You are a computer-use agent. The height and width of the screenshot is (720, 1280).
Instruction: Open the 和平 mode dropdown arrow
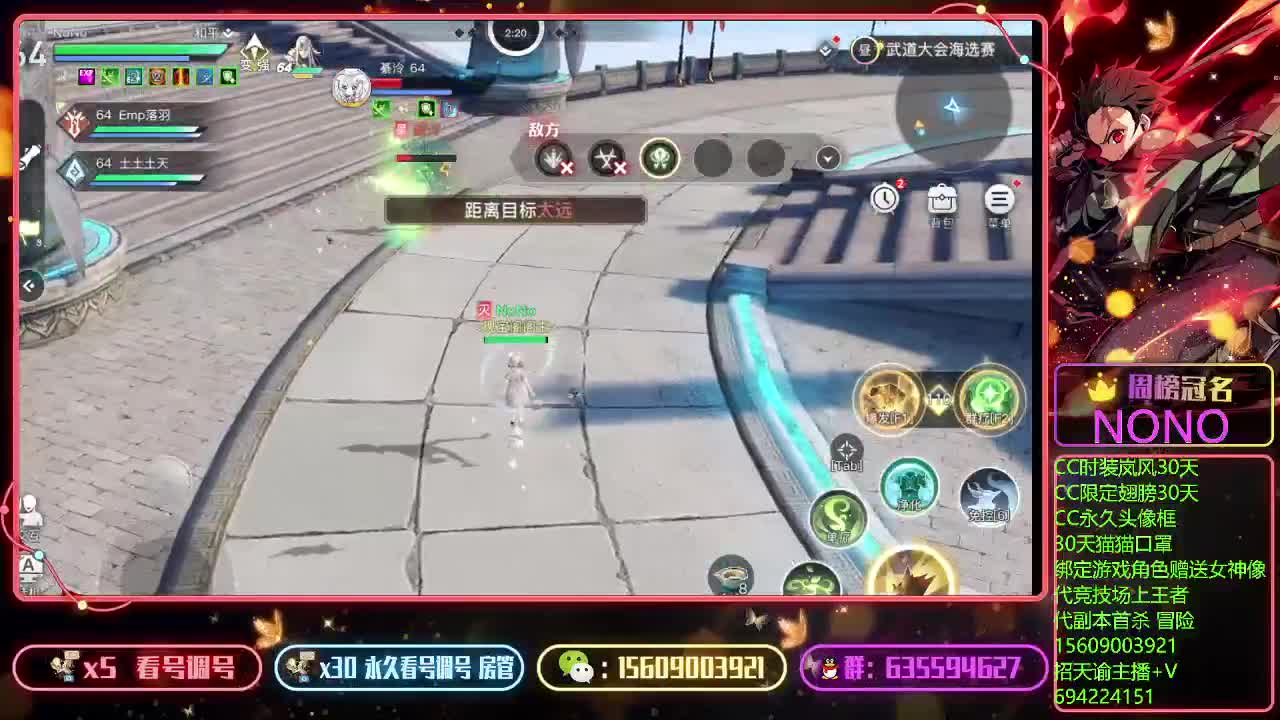[230, 33]
